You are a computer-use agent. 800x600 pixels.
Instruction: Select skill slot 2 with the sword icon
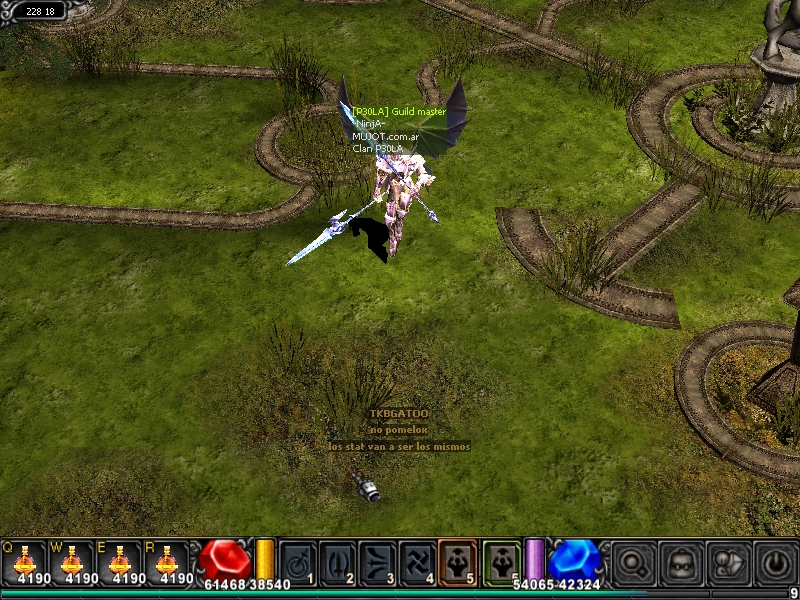point(338,562)
